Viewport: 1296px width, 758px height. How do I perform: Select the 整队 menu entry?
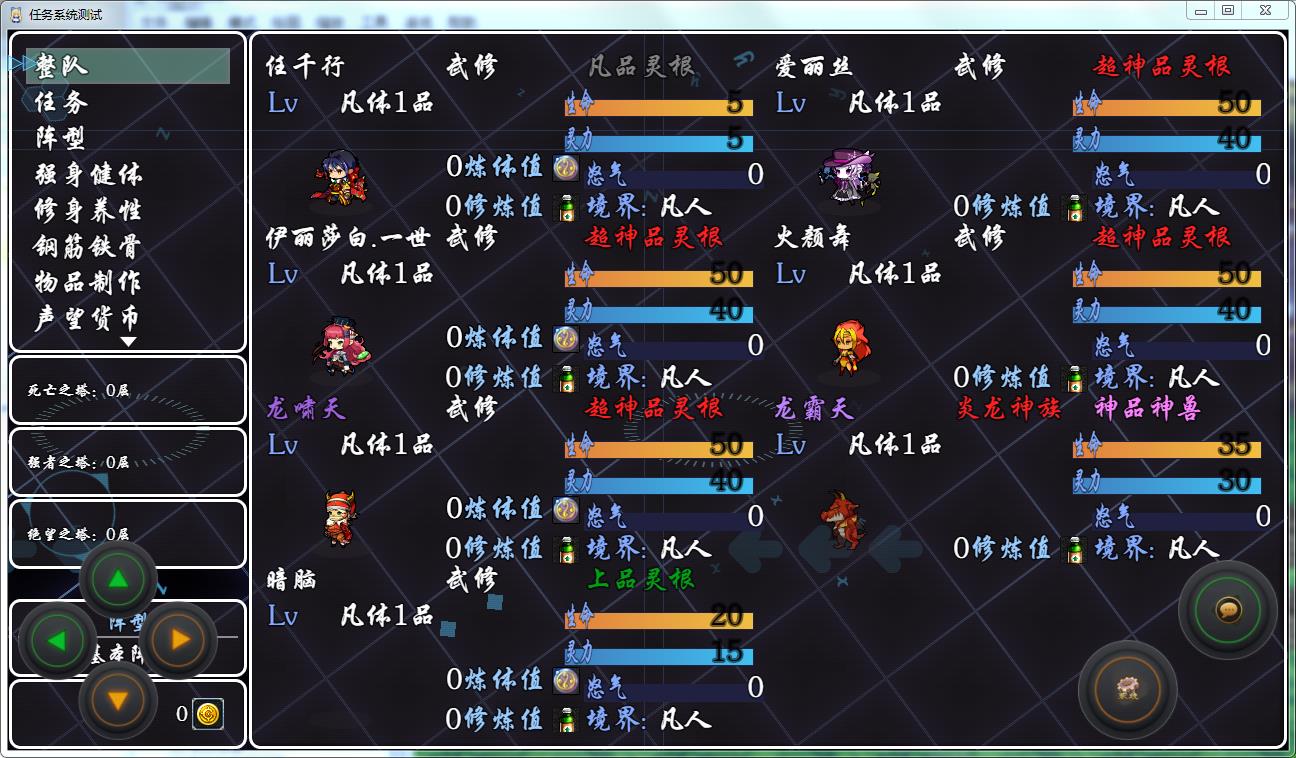point(62,66)
